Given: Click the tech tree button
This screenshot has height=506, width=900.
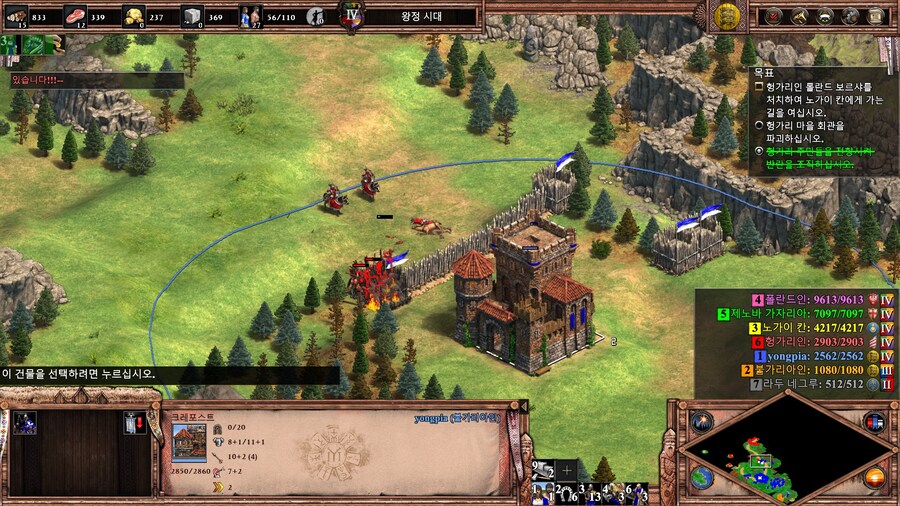Looking at the screenshot, I should pos(825,15).
